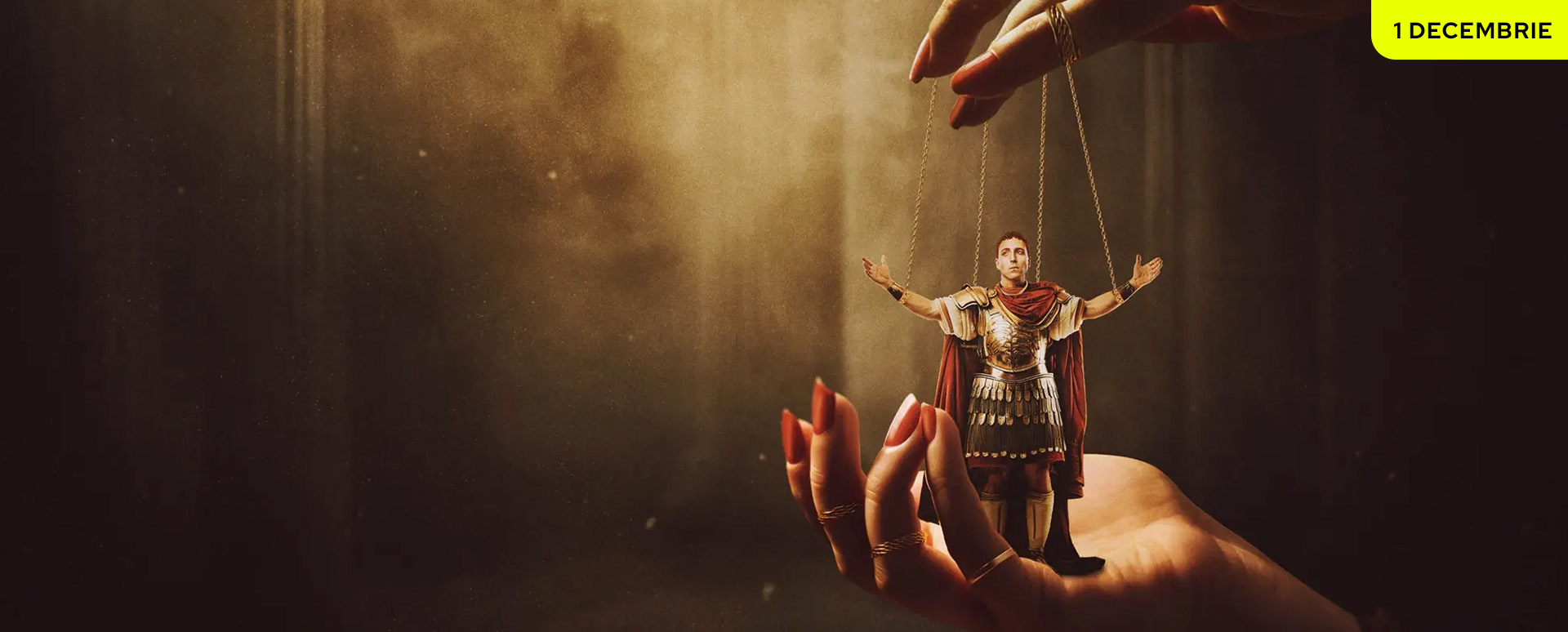Click the yellow 1 DECEMBRIE badge
The width and height of the screenshot is (1568, 632).
point(1471,30)
